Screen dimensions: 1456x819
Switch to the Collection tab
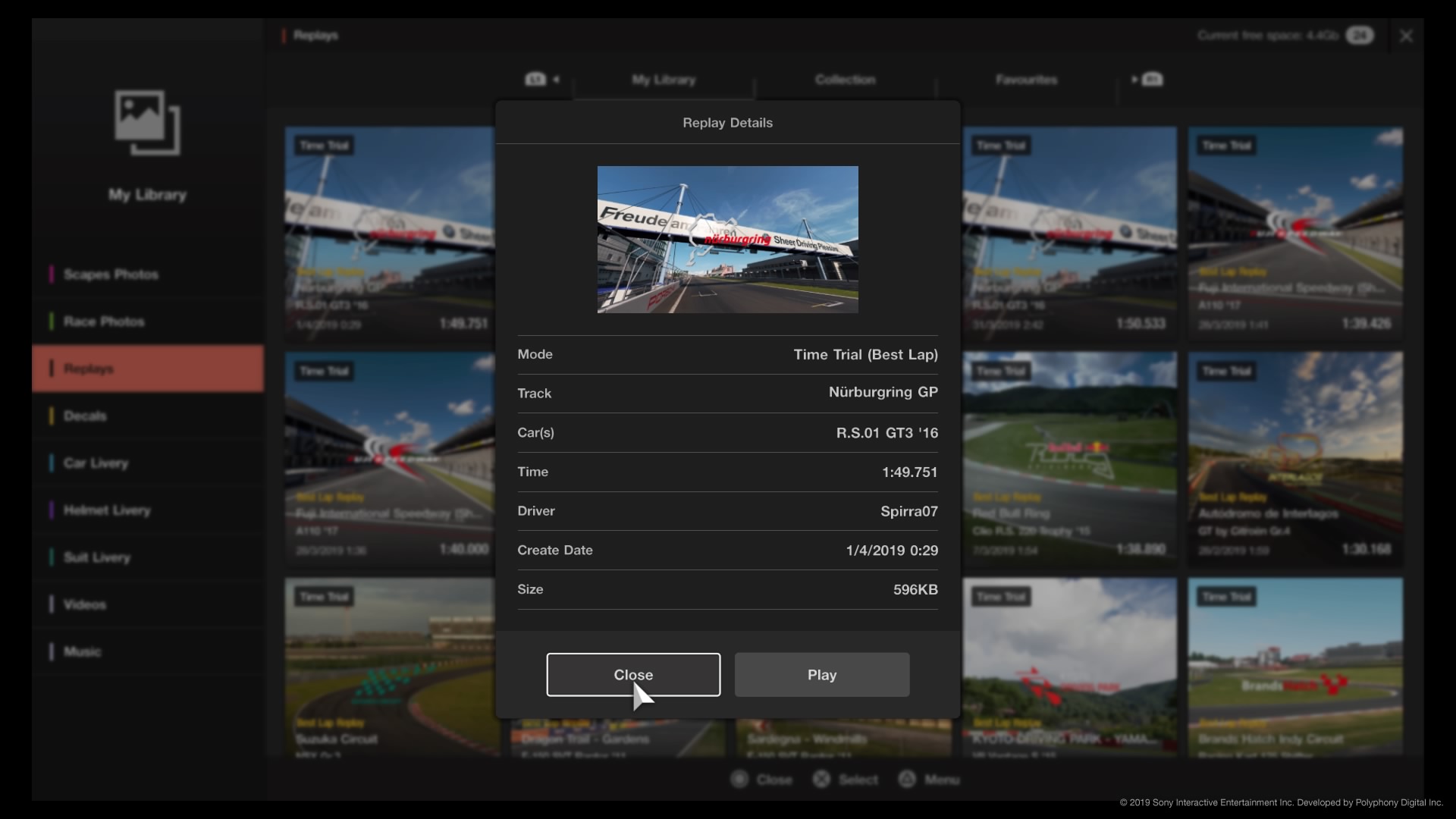pos(845,79)
